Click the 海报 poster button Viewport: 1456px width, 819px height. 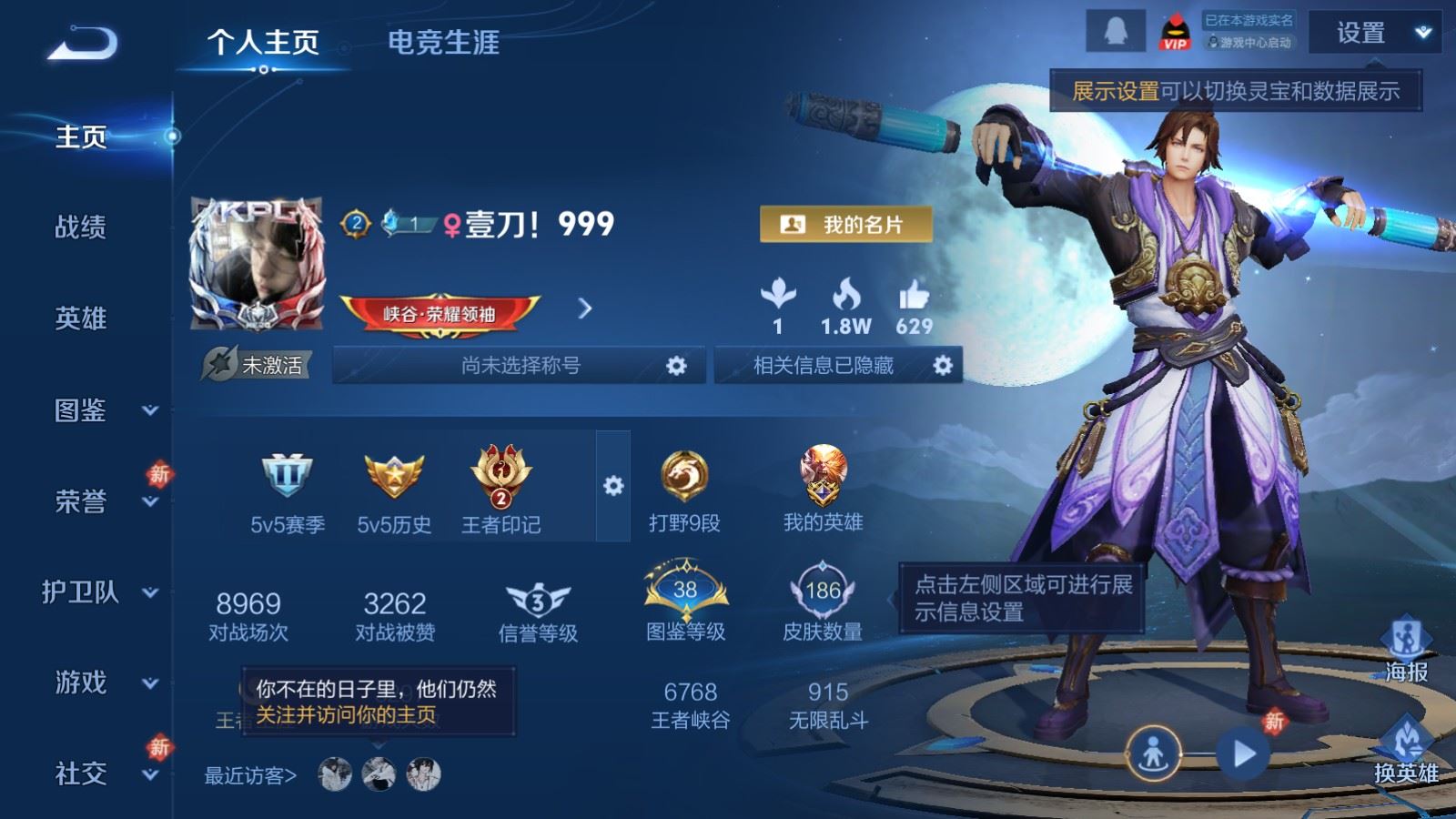point(1406,649)
